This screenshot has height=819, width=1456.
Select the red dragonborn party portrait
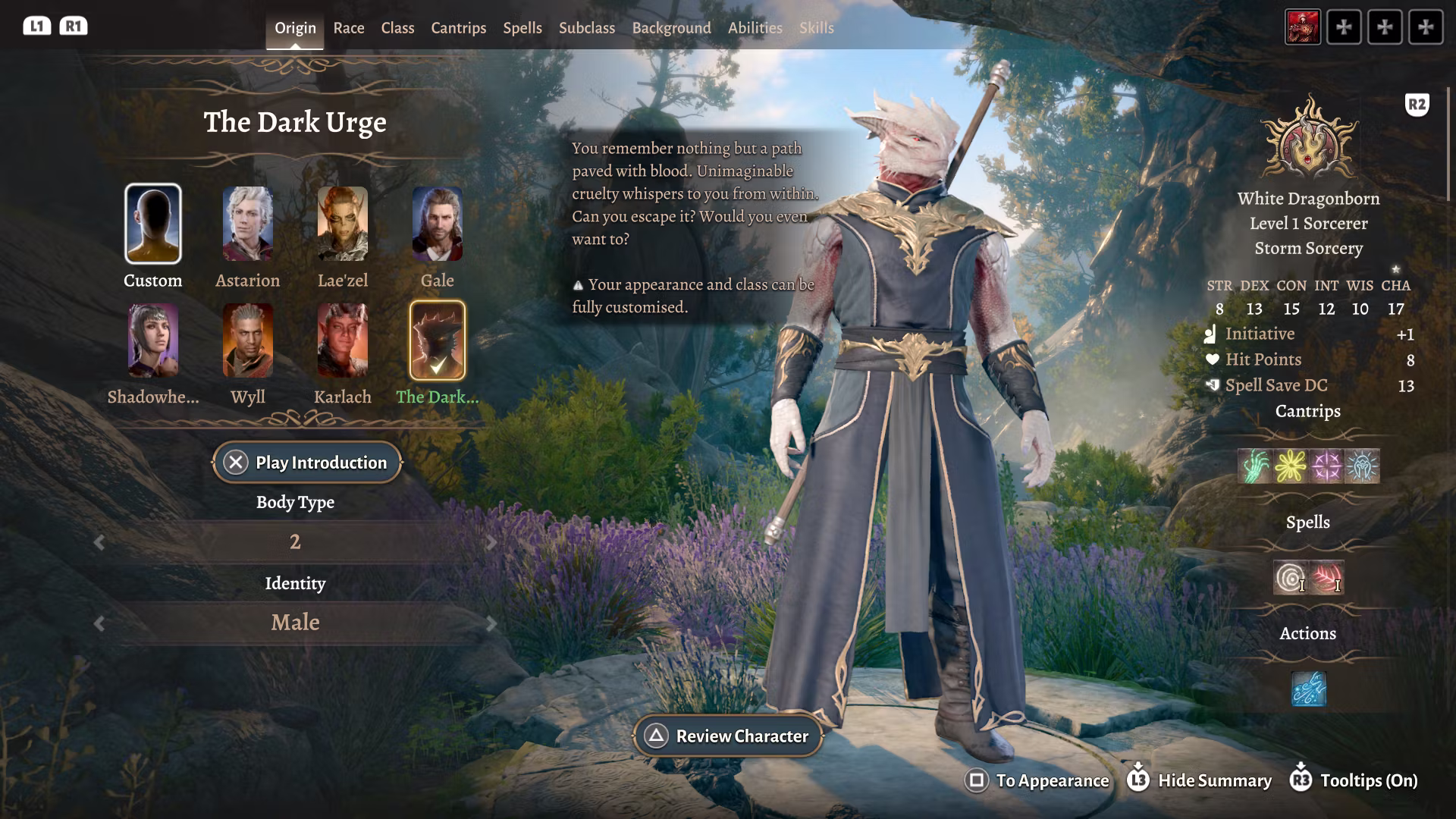[x=1302, y=27]
